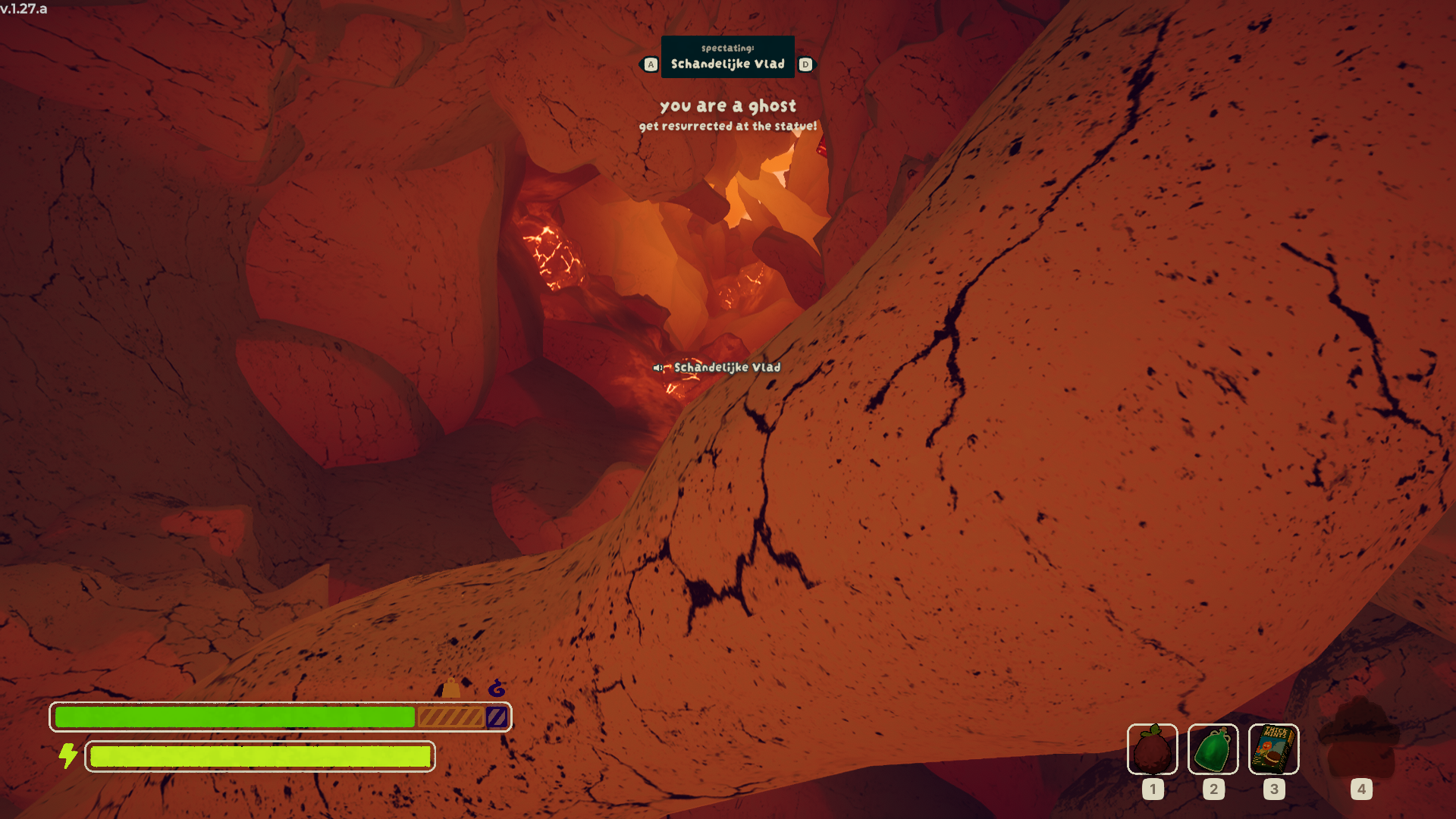This screenshot has height=819, width=1456.
Task: Click the lightning bolt stamina icon
Action: click(68, 755)
